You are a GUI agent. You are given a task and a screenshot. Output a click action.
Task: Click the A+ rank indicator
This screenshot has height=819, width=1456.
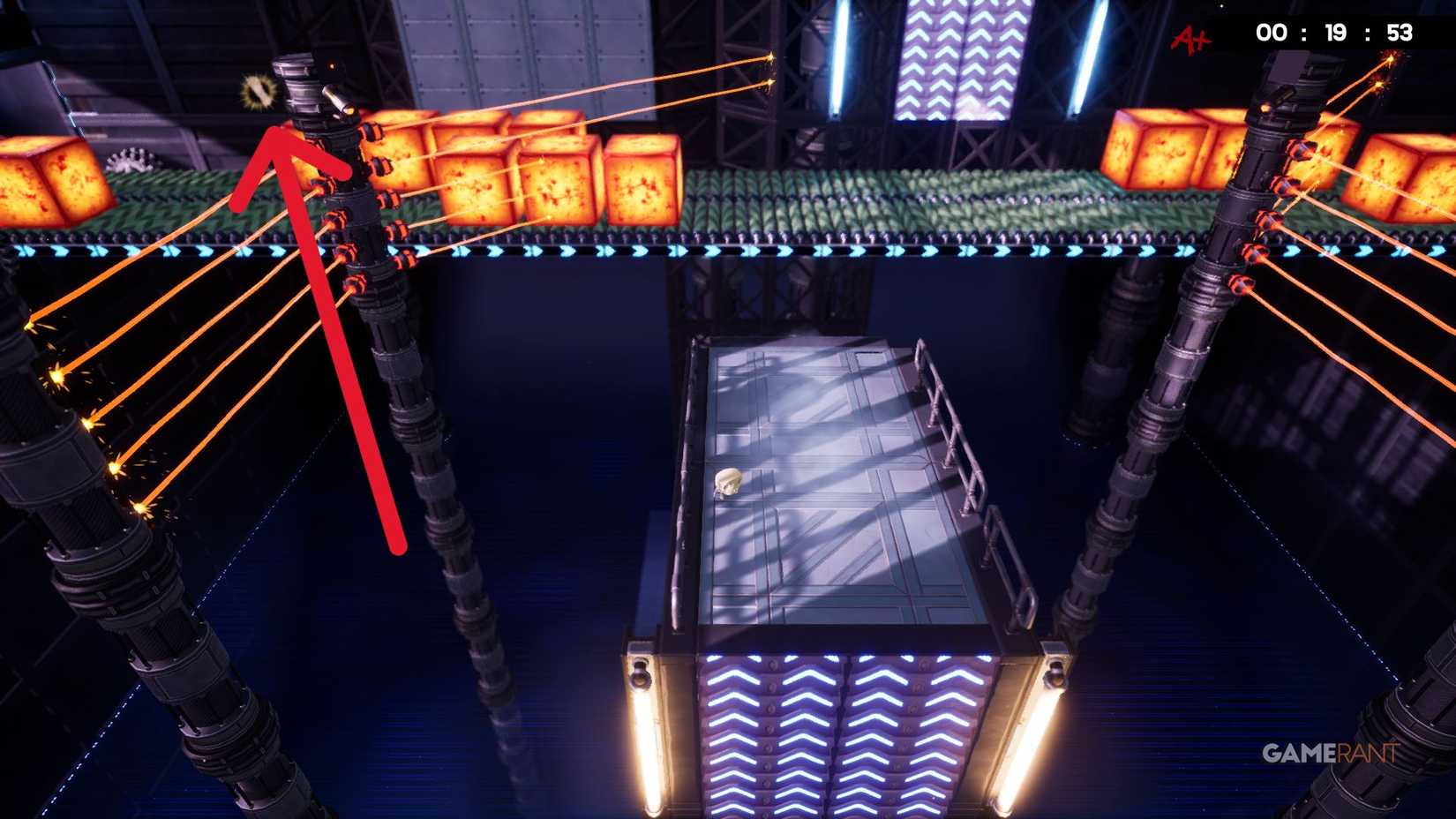click(x=1190, y=37)
